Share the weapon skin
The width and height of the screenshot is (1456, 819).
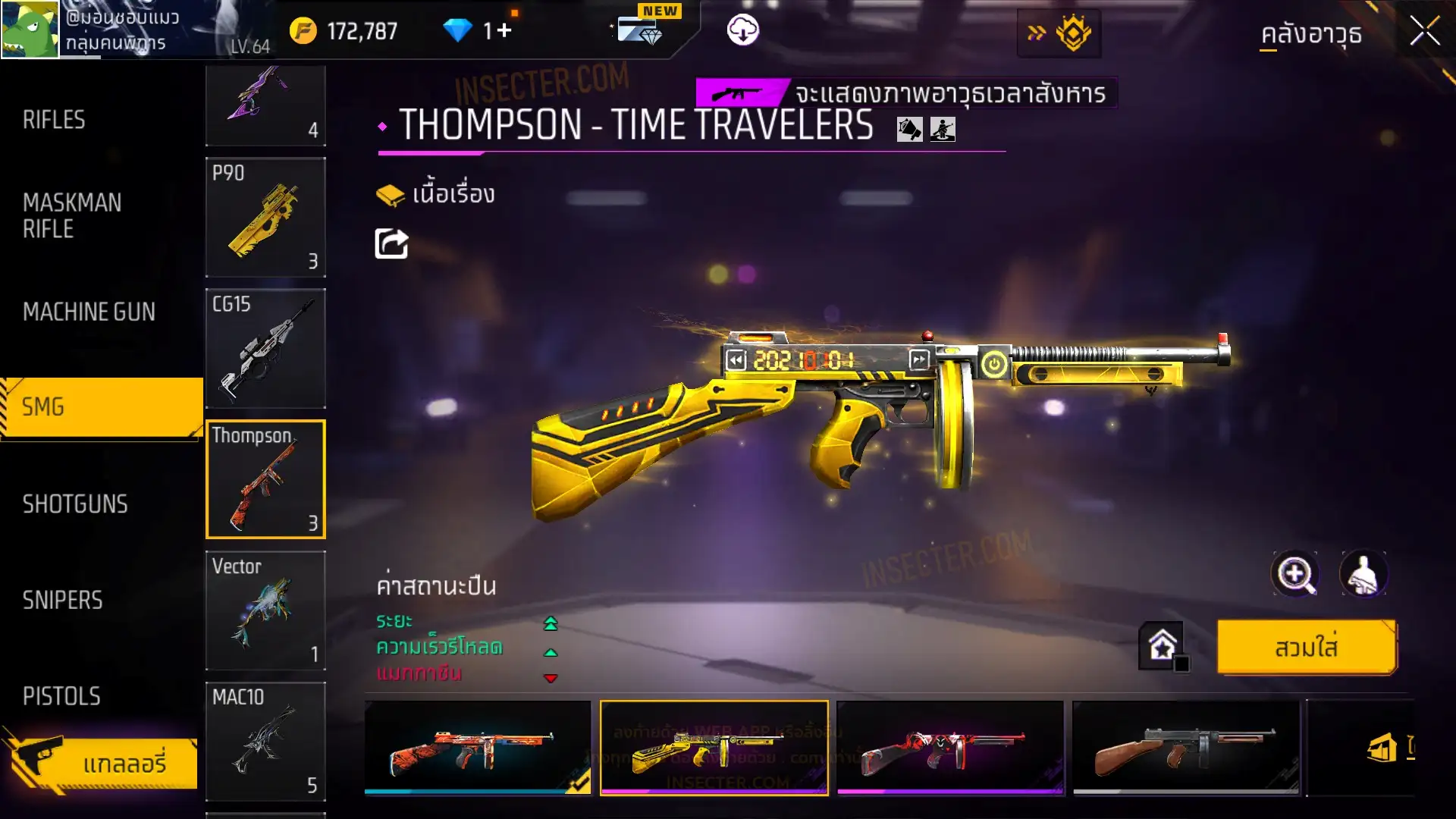tap(391, 244)
